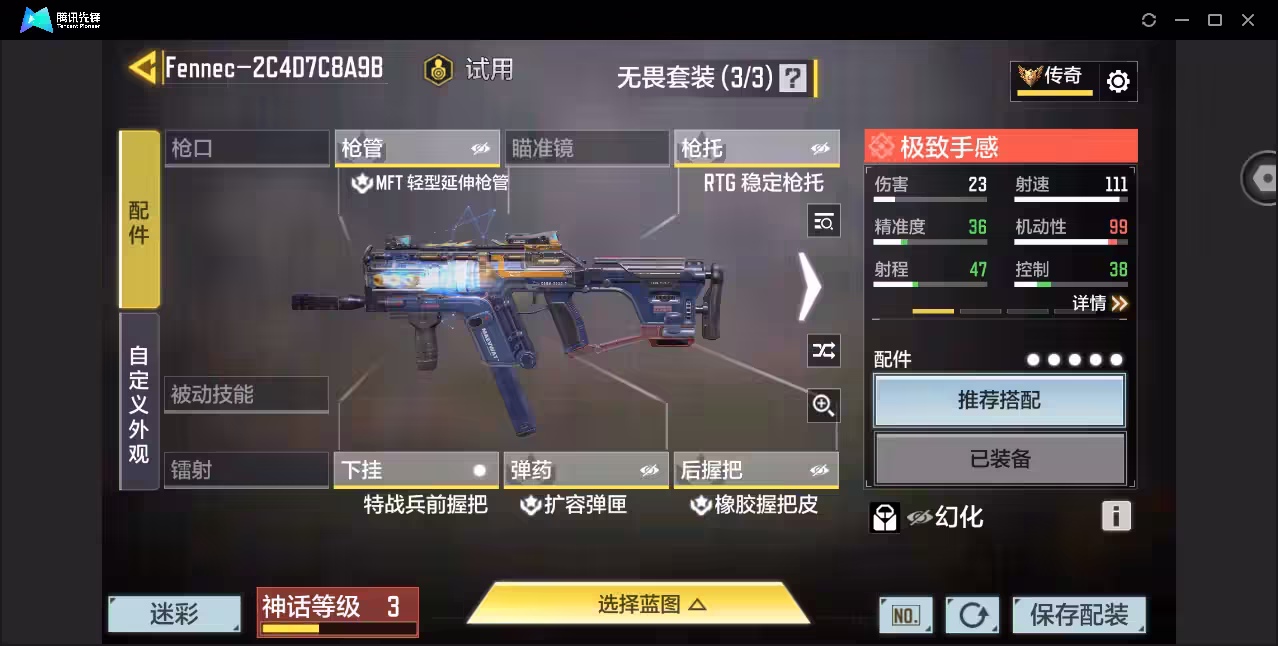
Task: Save loadout with 保存配装
Action: pos(1078,614)
